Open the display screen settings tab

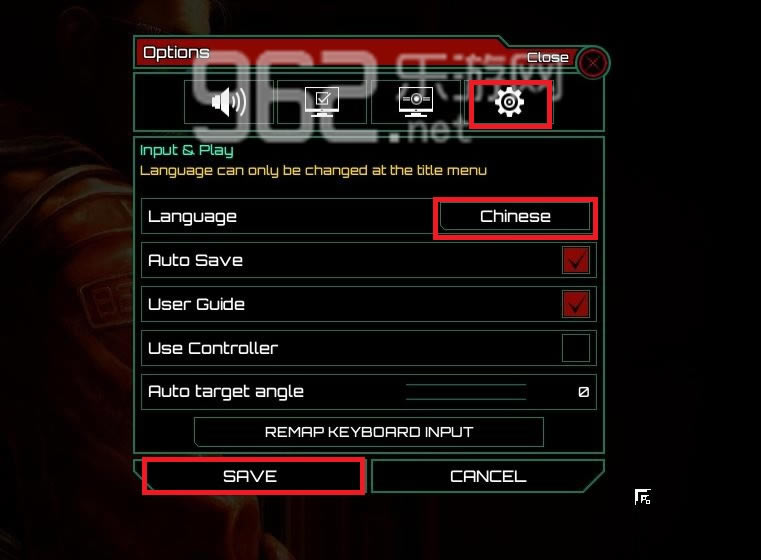[x=415, y=102]
